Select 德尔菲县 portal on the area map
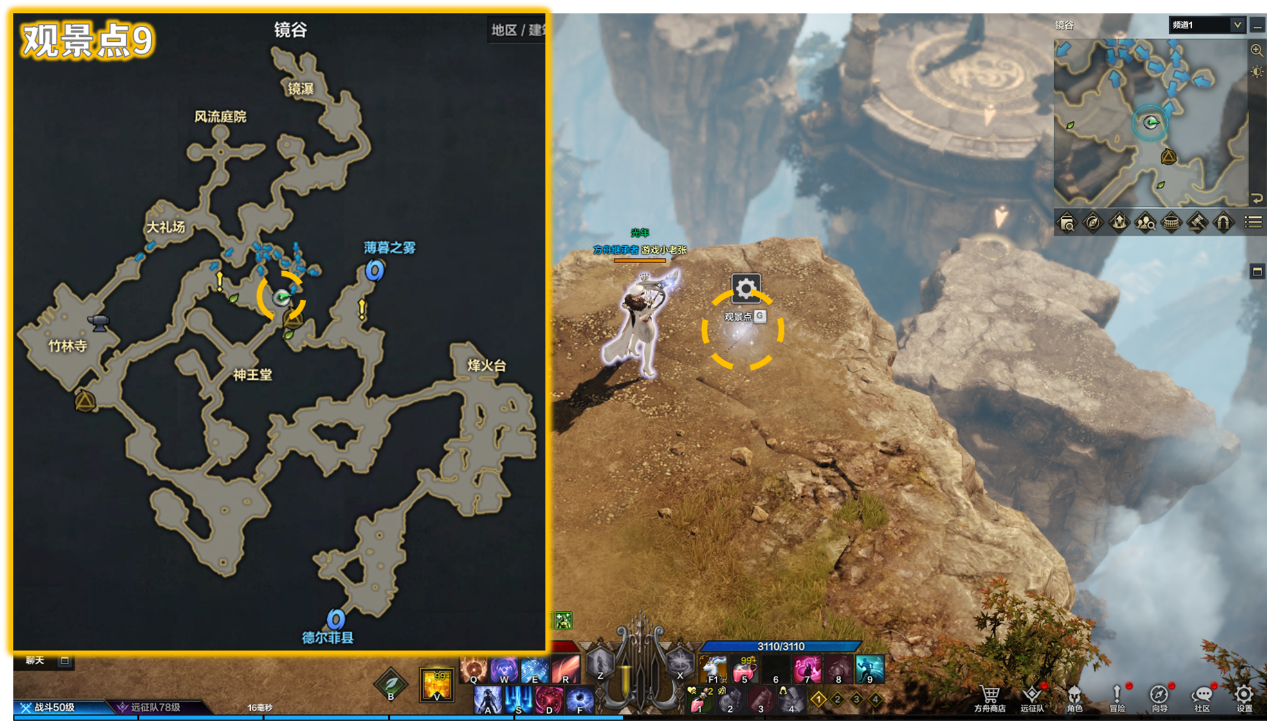 [336, 619]
